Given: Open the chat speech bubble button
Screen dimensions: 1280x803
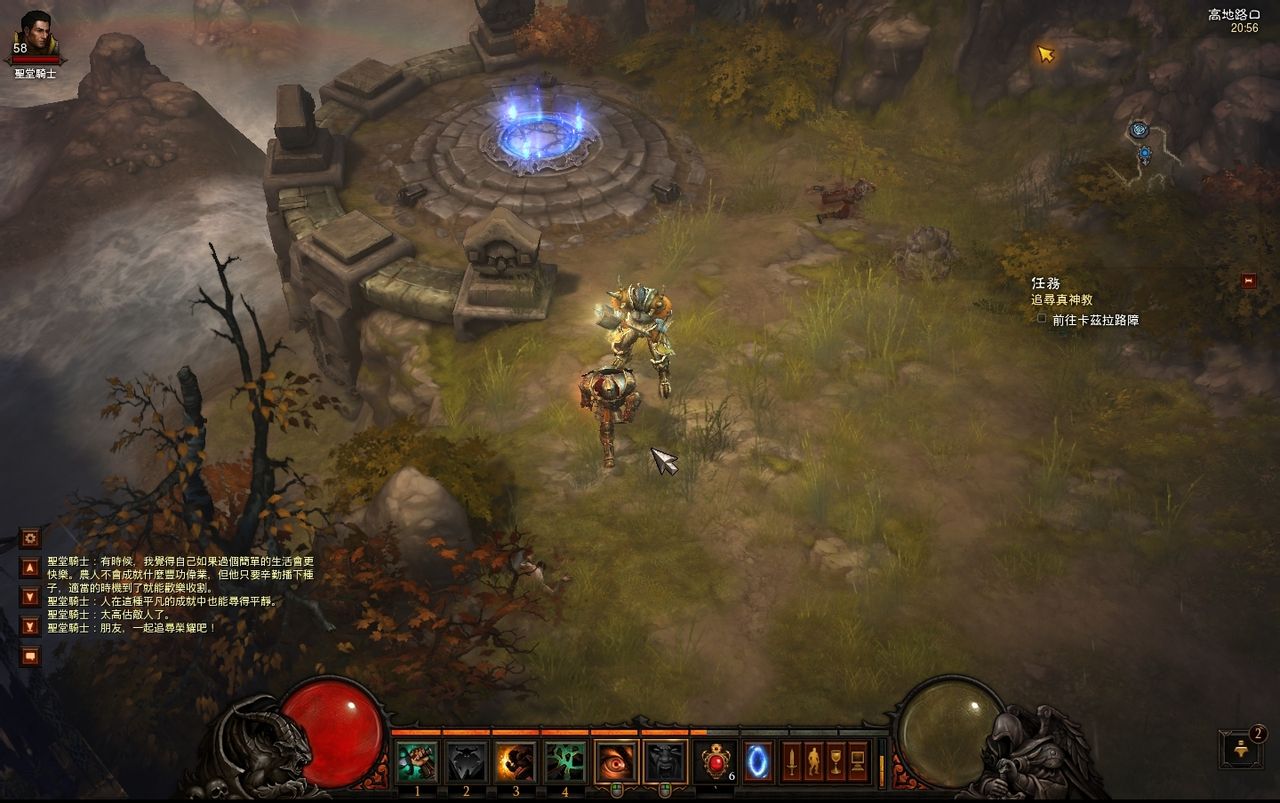Looking at the screenshot, I should click(30, 656).
